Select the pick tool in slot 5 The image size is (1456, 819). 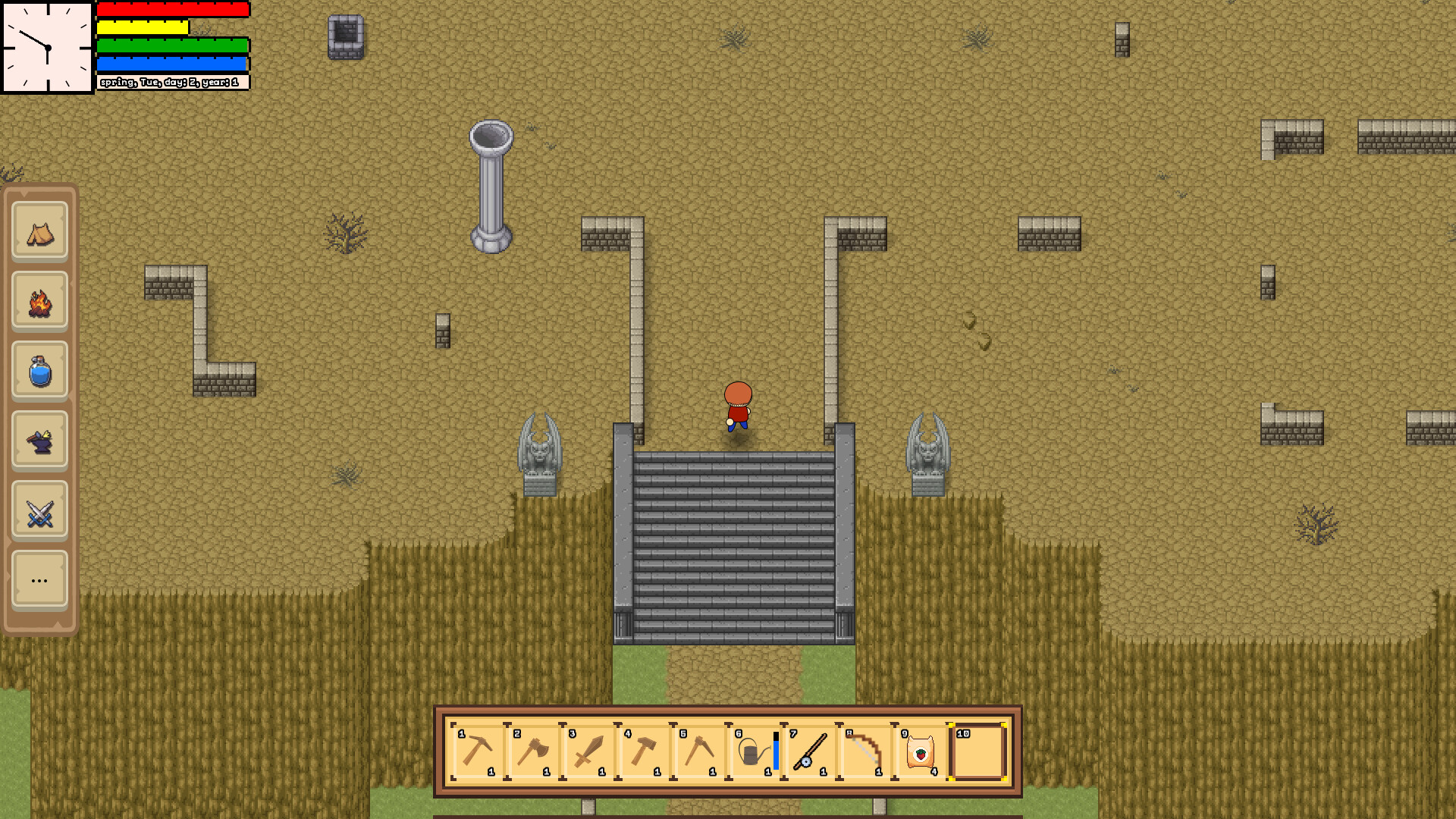click(x=701, y=751)
